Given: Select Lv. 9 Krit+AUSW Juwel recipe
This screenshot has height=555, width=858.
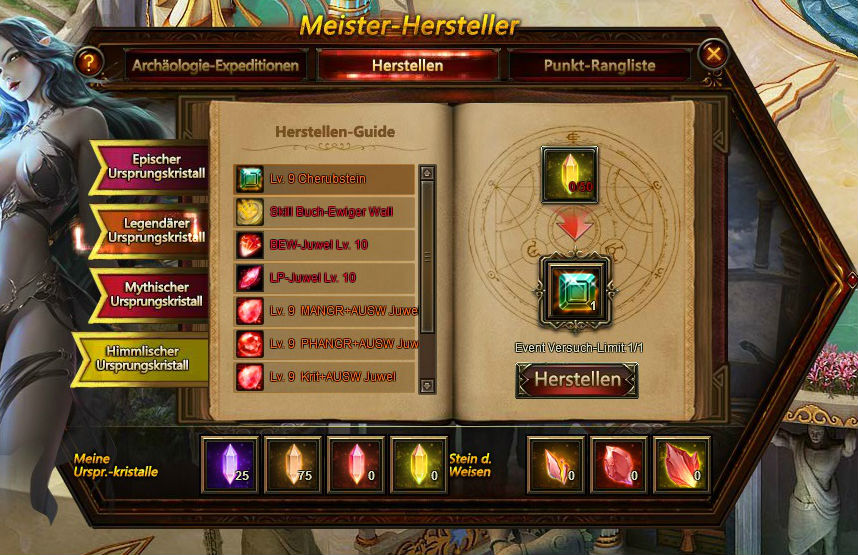Looking at the screenshot, I should [325, 377].
